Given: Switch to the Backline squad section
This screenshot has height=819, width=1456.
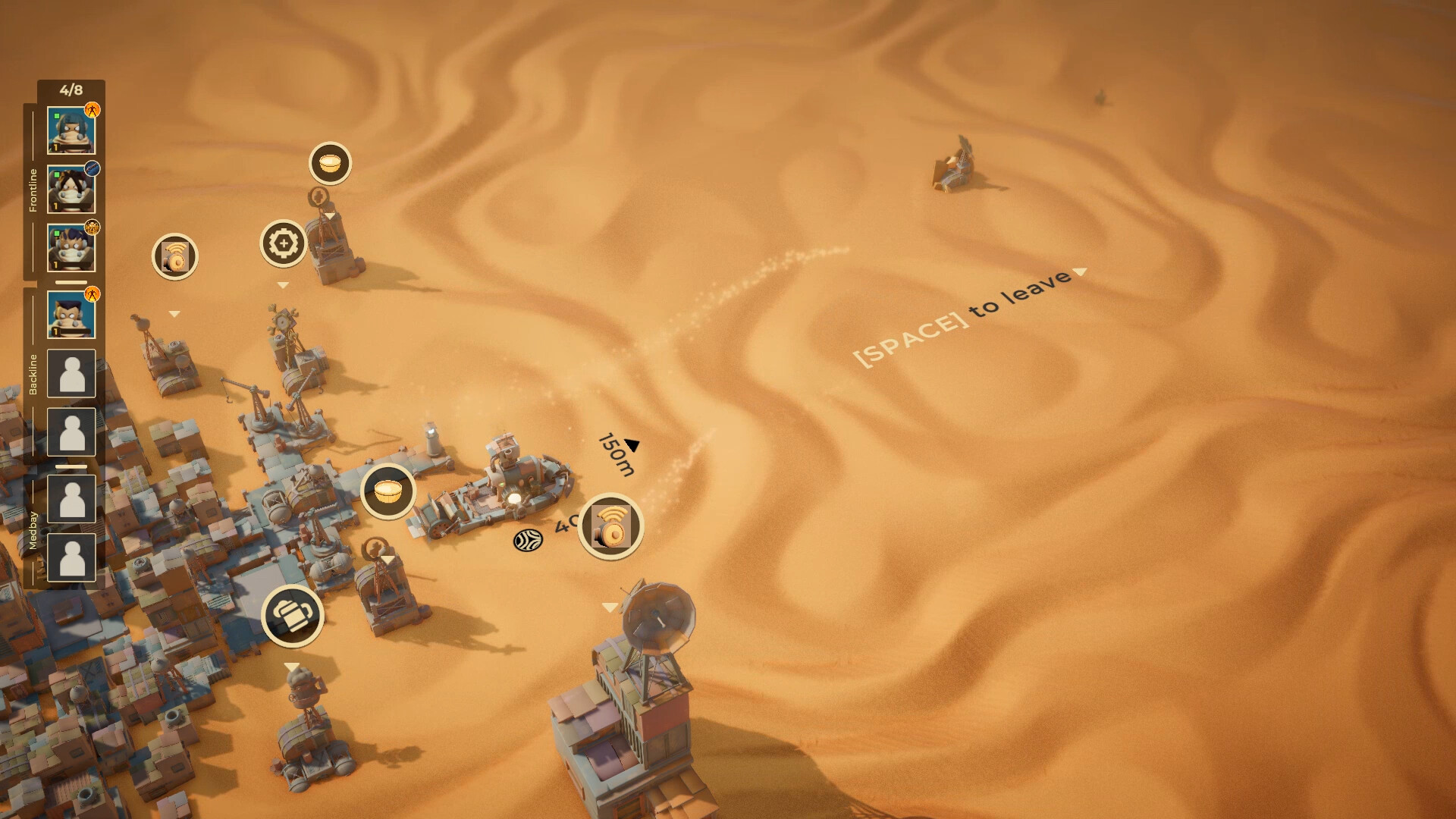Looking at the screenshot, I should tap(32, 372).
